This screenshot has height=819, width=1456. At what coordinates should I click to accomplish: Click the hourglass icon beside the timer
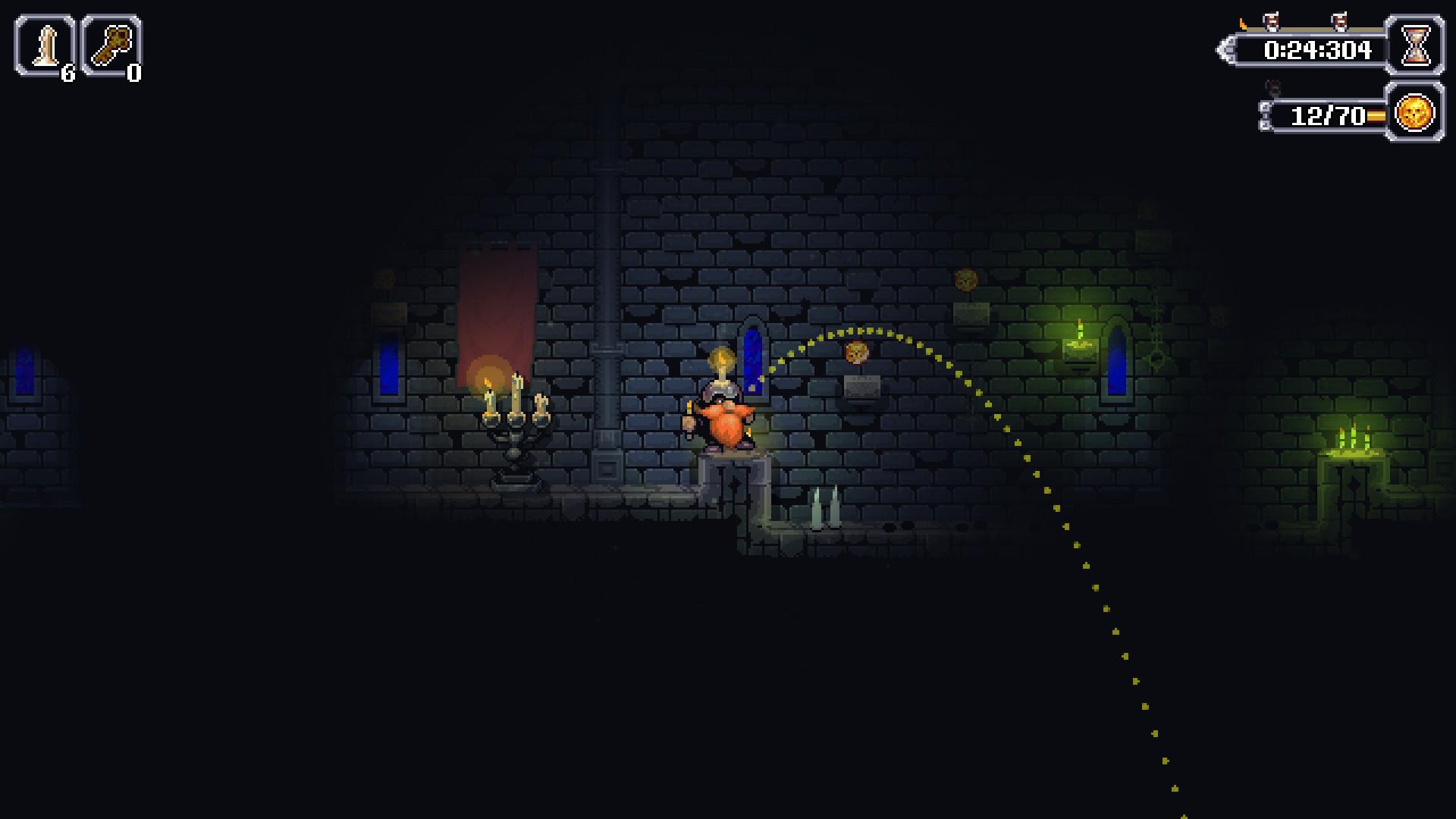click(x=1416, y=45)
